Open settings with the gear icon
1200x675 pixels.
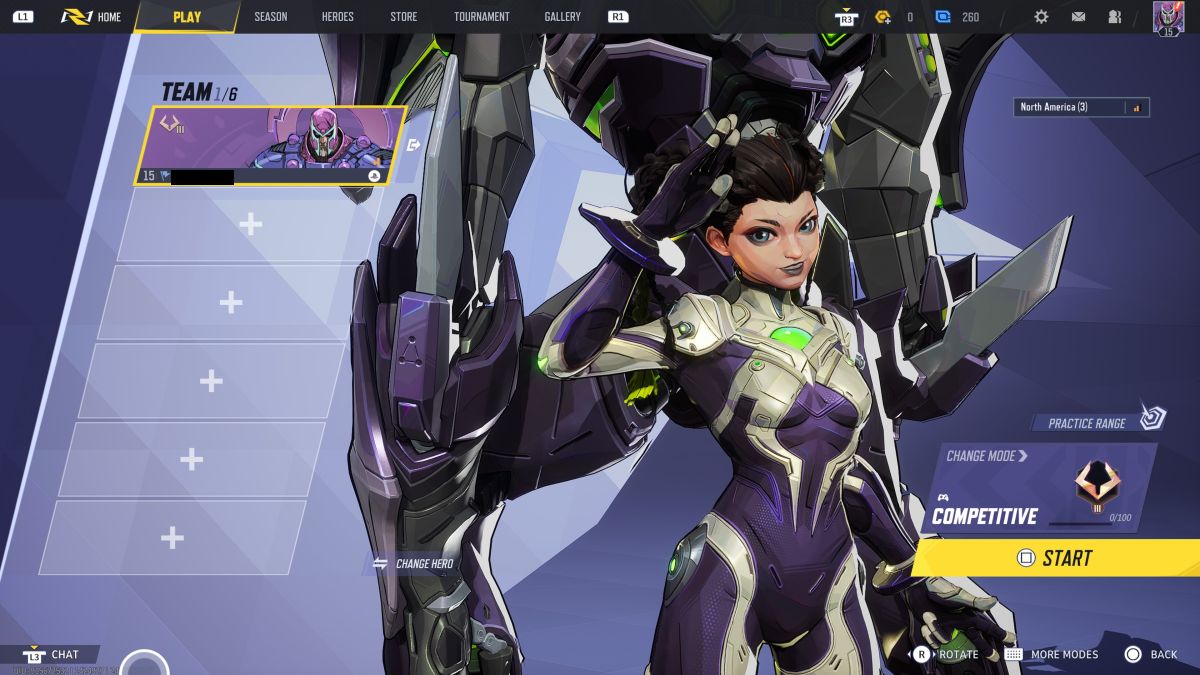point(1041,17)
